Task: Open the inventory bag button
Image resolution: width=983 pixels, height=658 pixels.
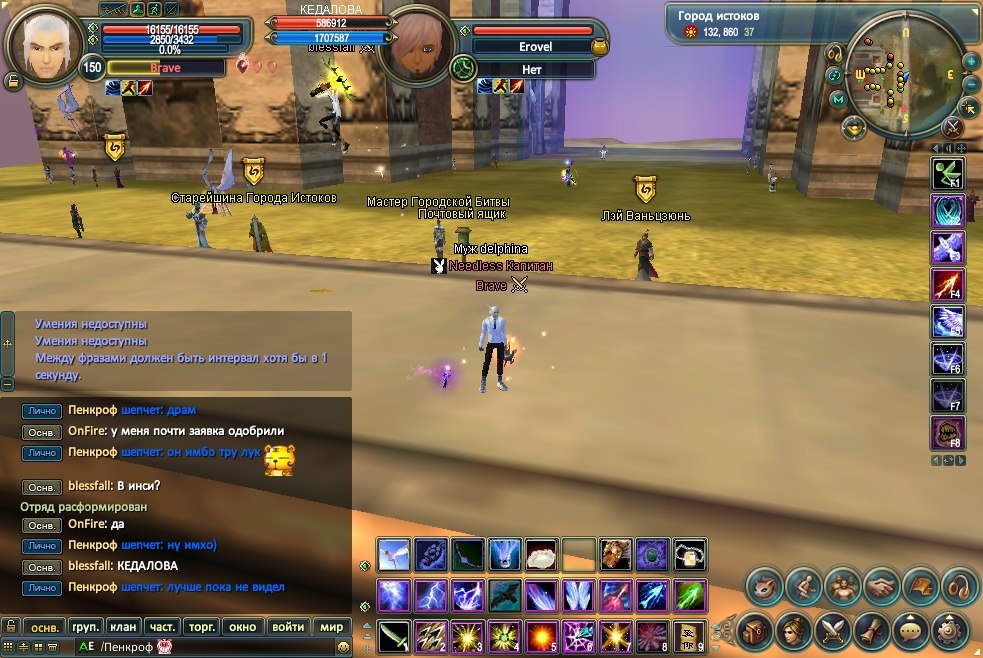Action: (x=755, y=630)
